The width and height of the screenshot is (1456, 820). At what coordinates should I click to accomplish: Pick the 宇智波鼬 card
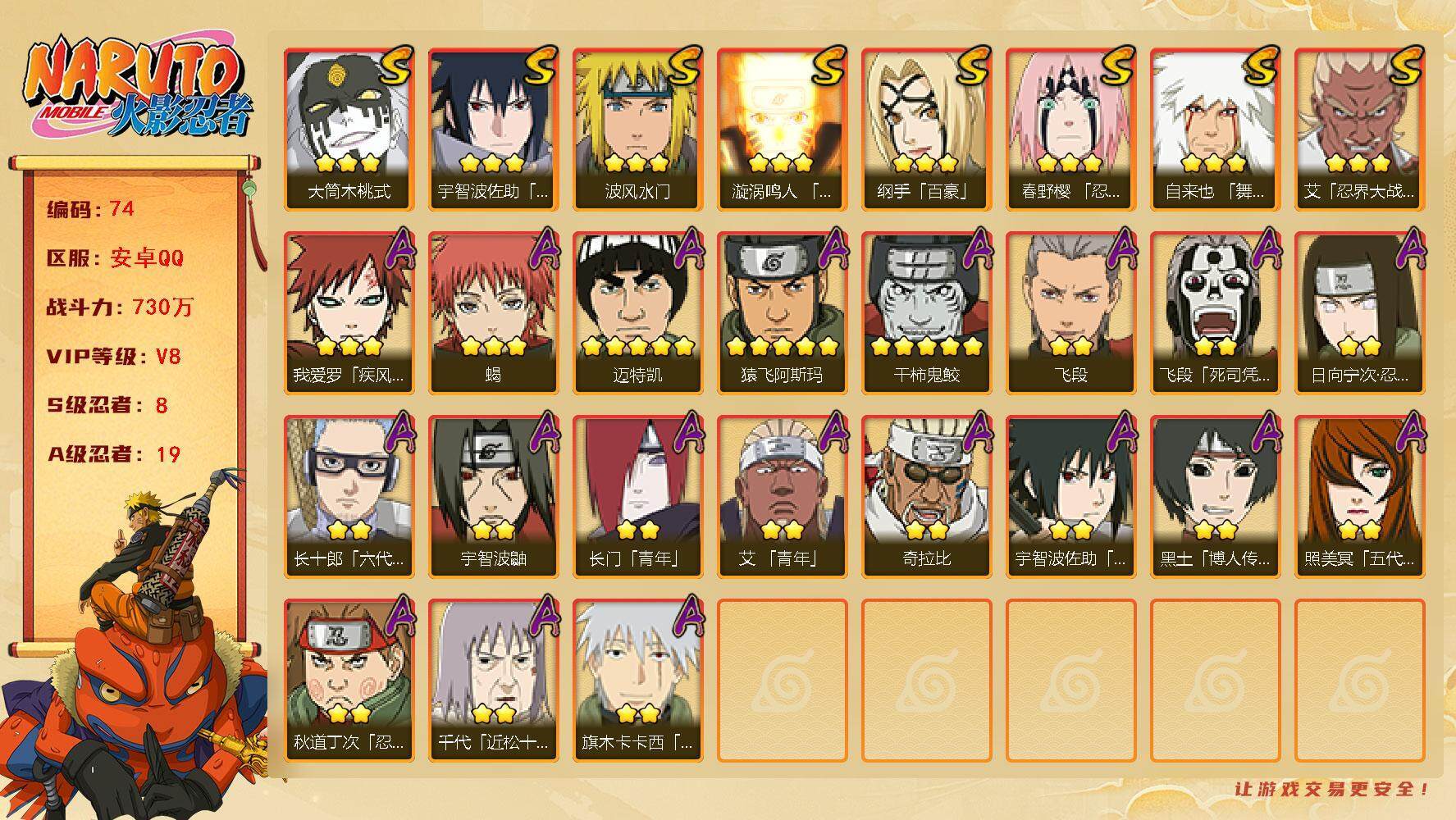pyautogui.click(x=493, y=496)
